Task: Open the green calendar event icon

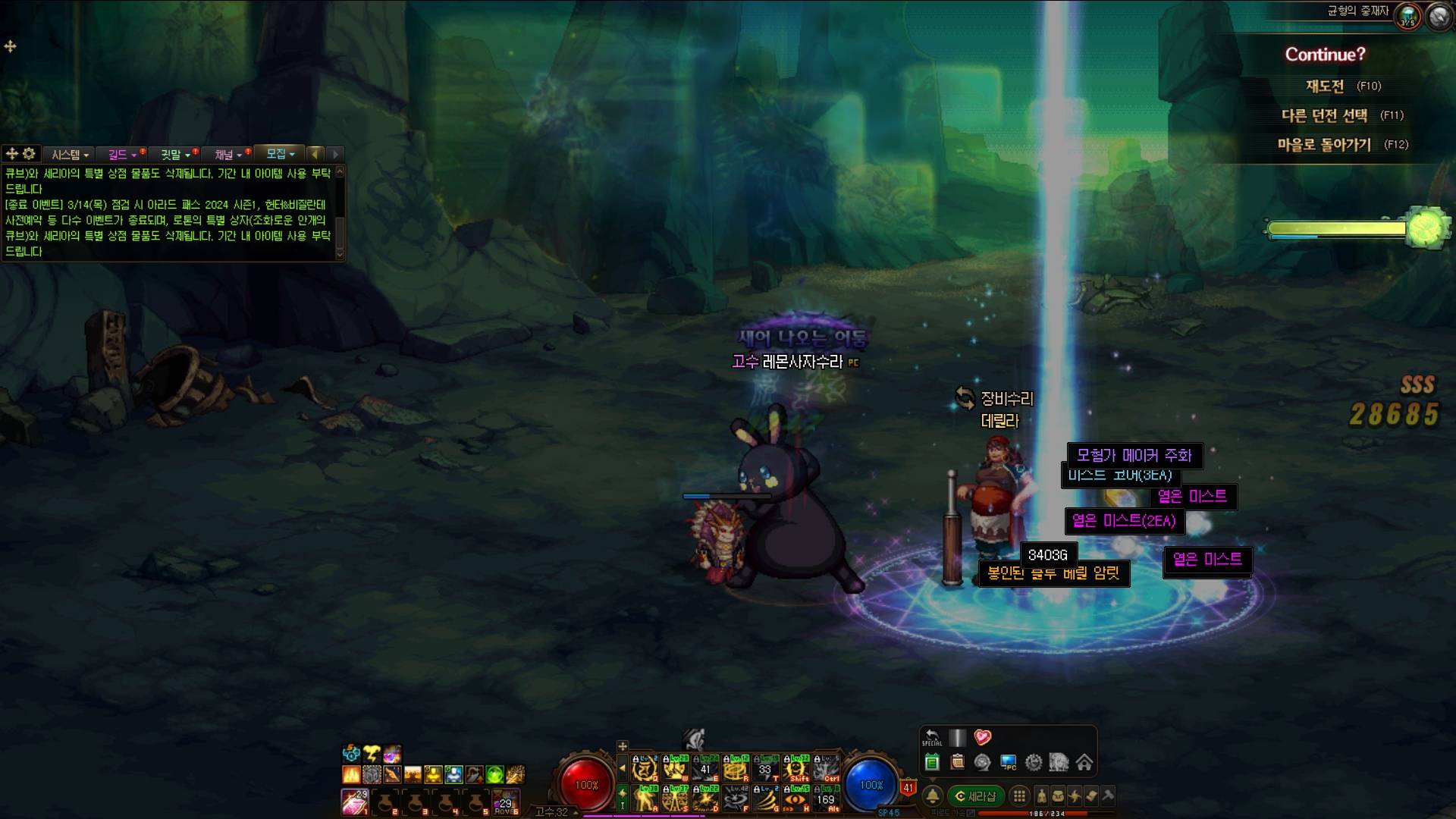Action: click(933, 762)
